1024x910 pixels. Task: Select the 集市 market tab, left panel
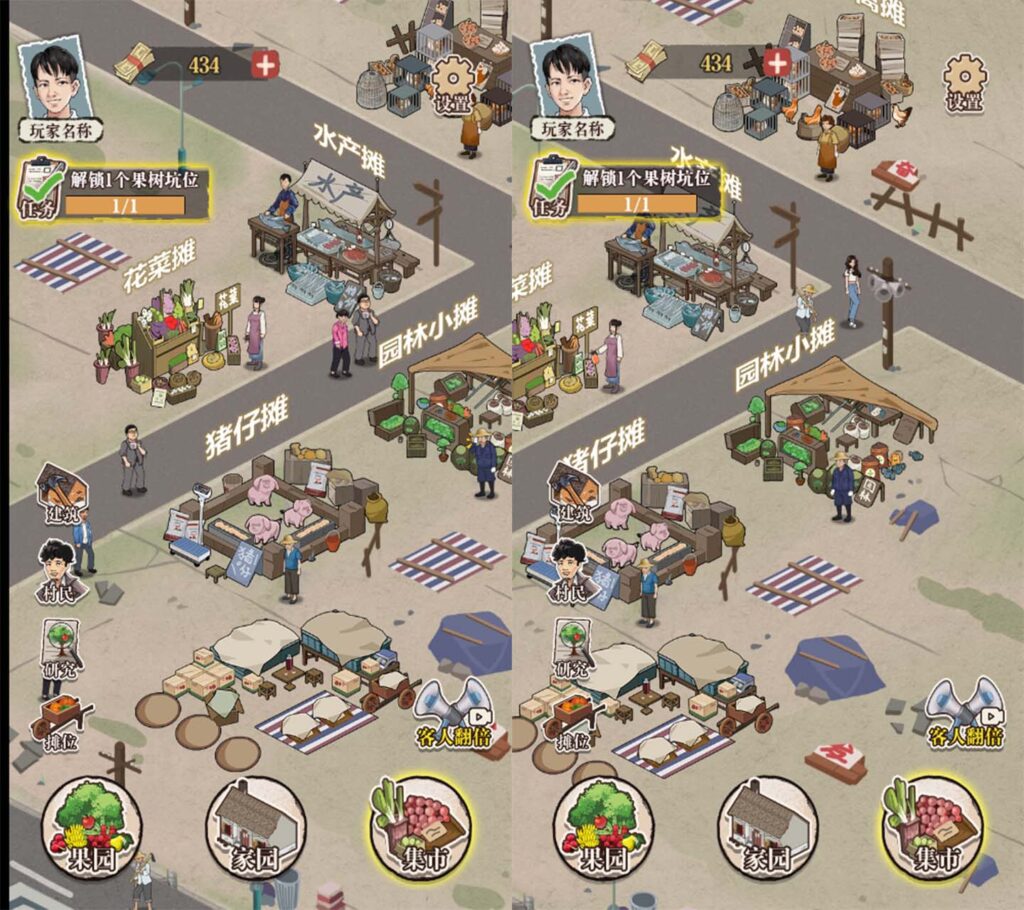point(420,829)
